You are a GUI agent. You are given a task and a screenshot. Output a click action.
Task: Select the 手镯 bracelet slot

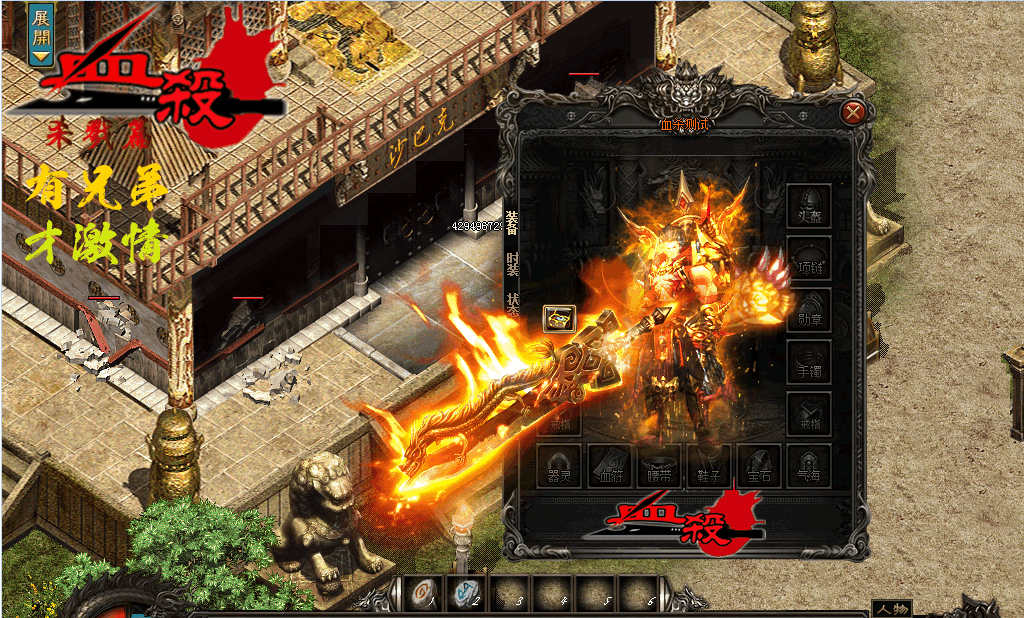pyautogui.click(x=809, y=361)
